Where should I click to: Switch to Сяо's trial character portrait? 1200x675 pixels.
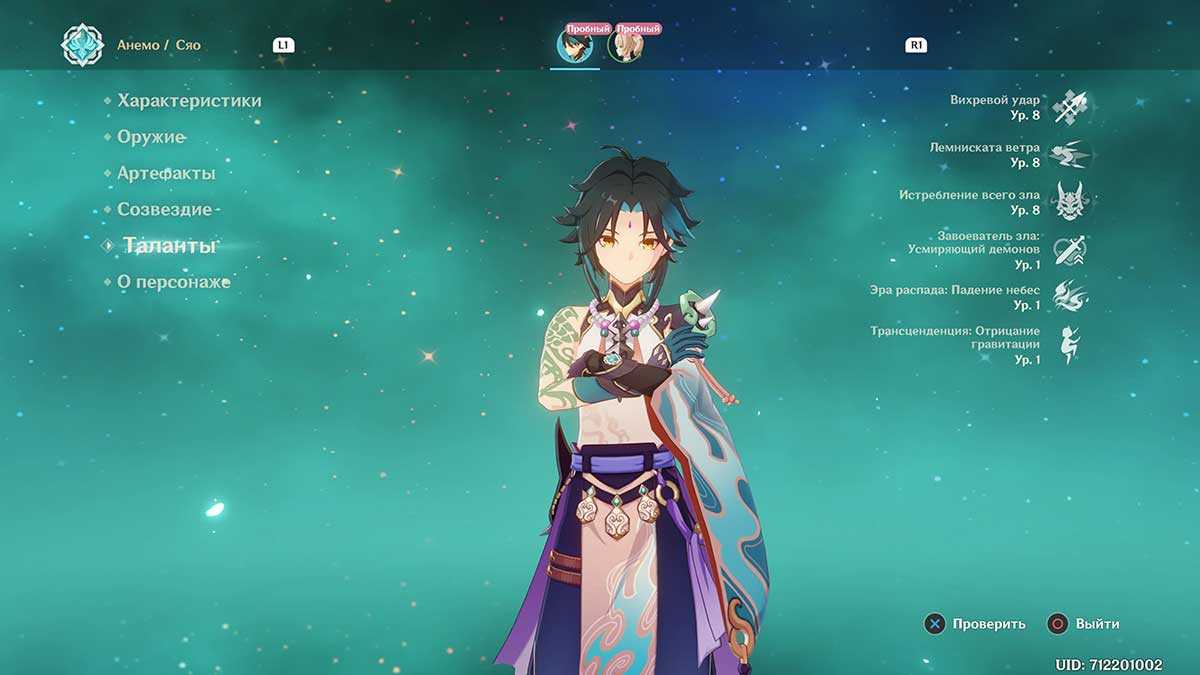[575, 46]
